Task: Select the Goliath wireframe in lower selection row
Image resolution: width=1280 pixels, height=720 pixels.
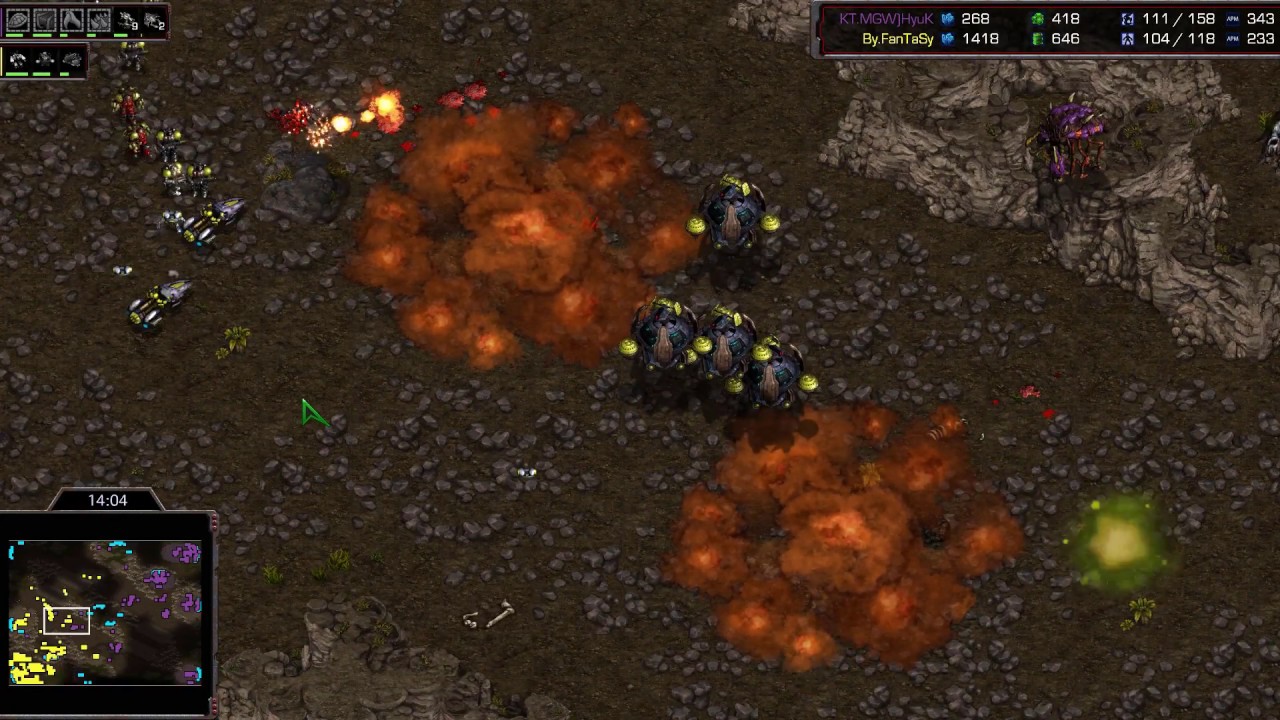Action: click(16, 60)
